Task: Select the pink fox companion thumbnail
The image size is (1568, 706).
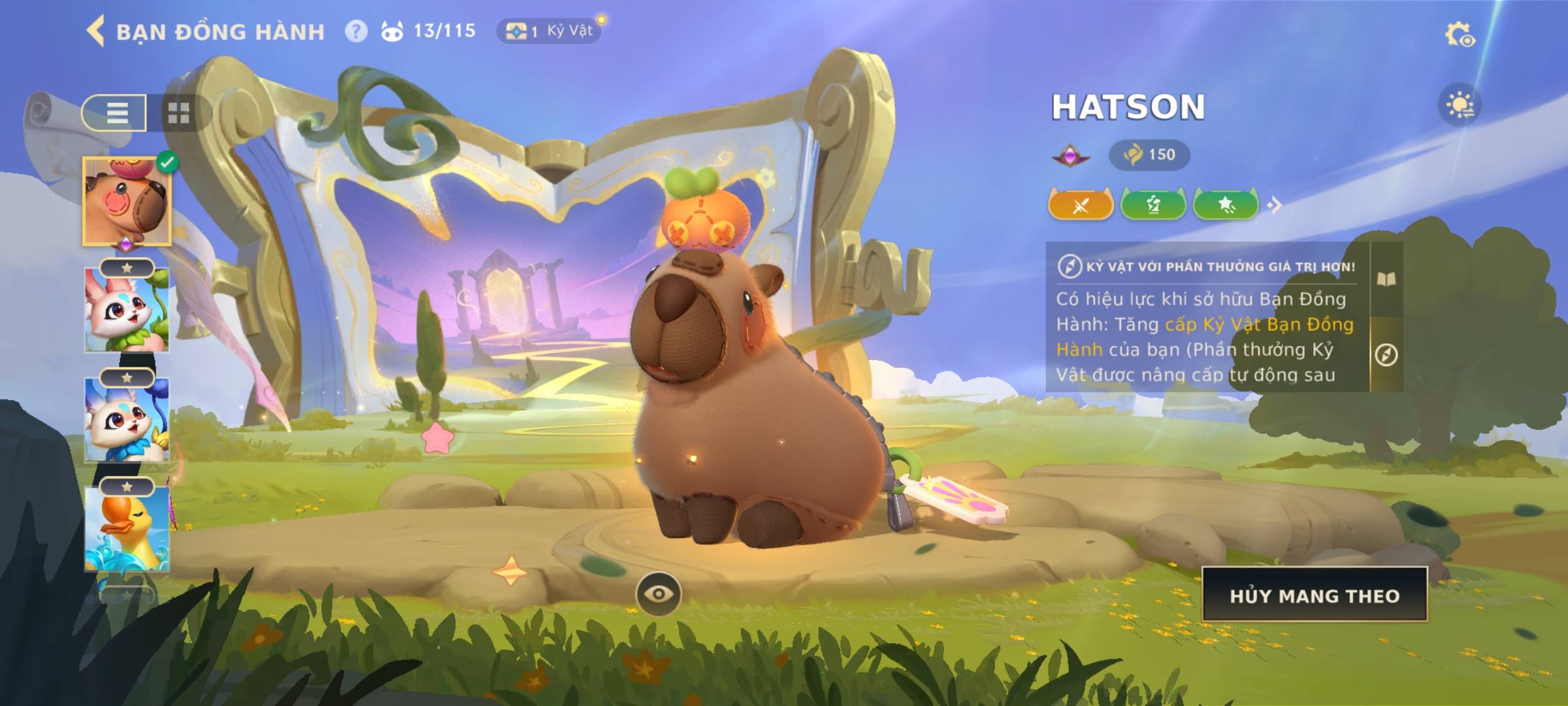Action: [x=127, y=310]
